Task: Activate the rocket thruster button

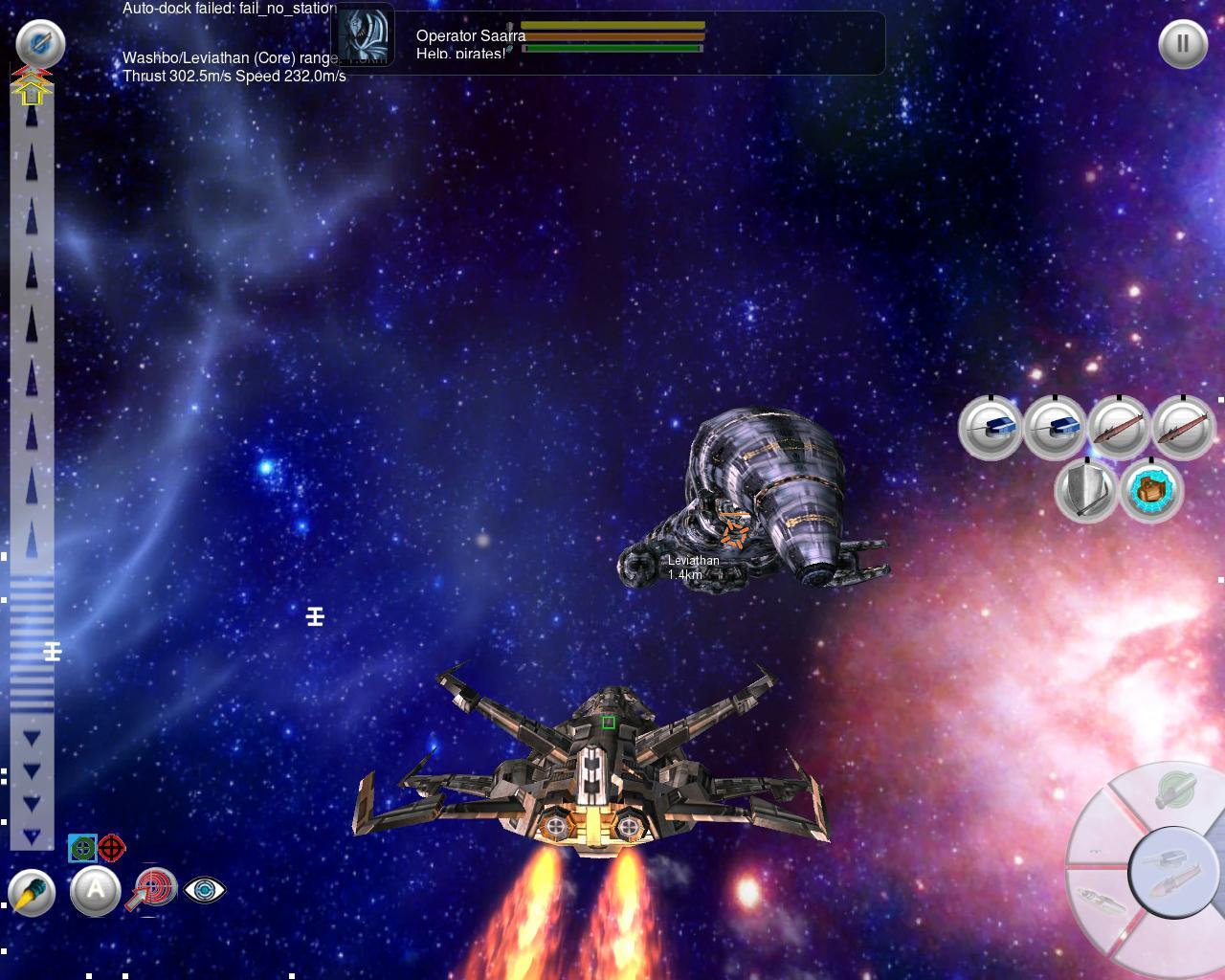Action: (32, 893)
